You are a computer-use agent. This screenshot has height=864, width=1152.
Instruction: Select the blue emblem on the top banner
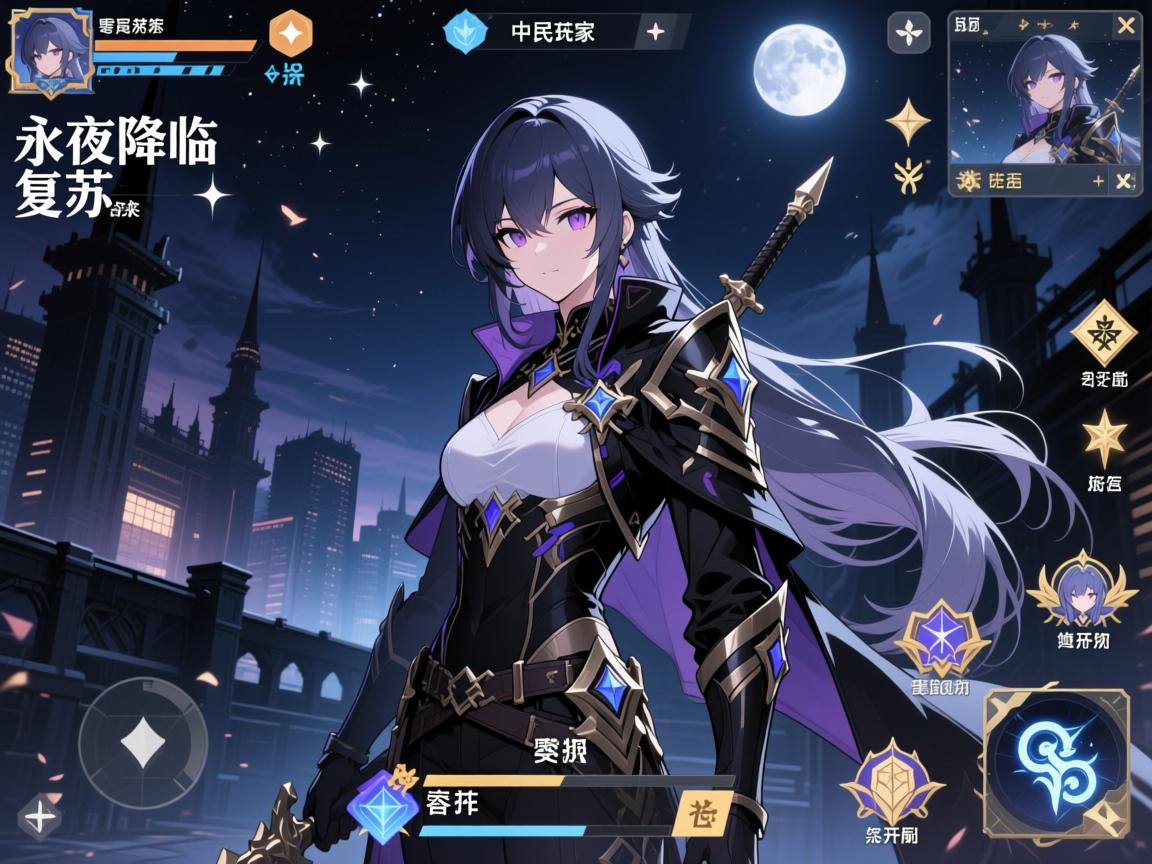pos(464,31)
